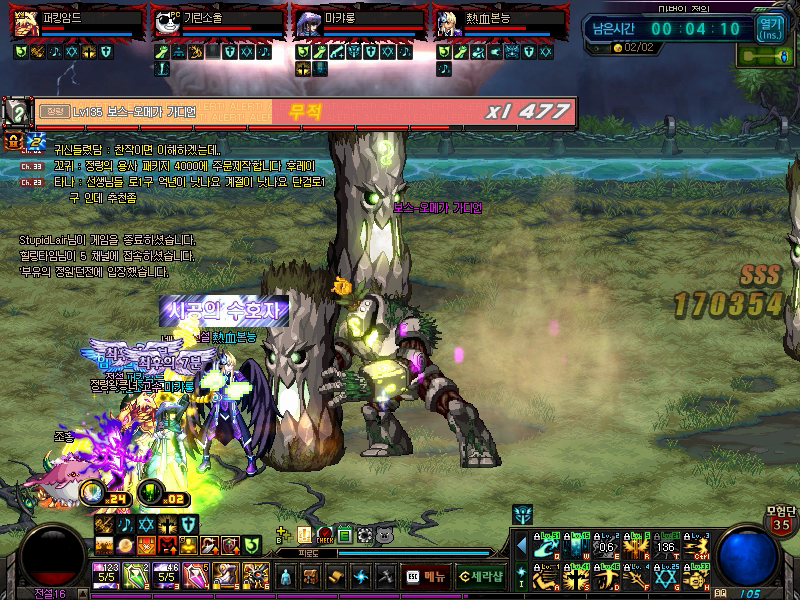The width and height of the screenshot is (800, 600).
Task: Use the pink crystal item in slot 4
Action: pos(196,575)
